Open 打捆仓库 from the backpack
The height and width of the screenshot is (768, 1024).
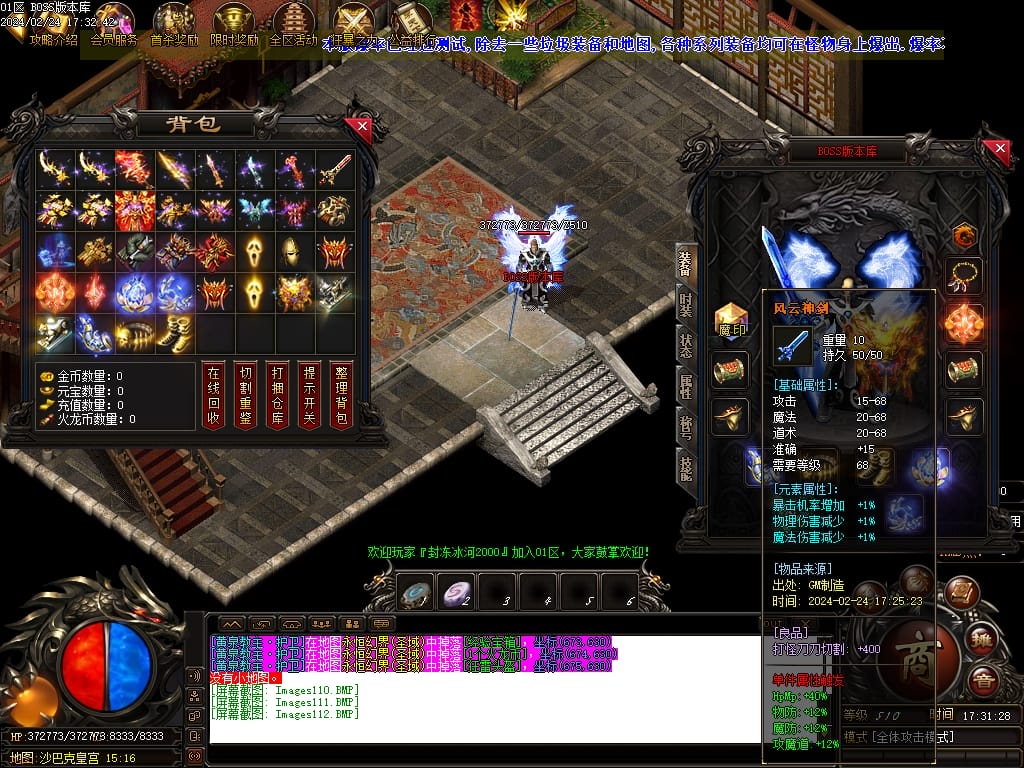click(277, 394)
